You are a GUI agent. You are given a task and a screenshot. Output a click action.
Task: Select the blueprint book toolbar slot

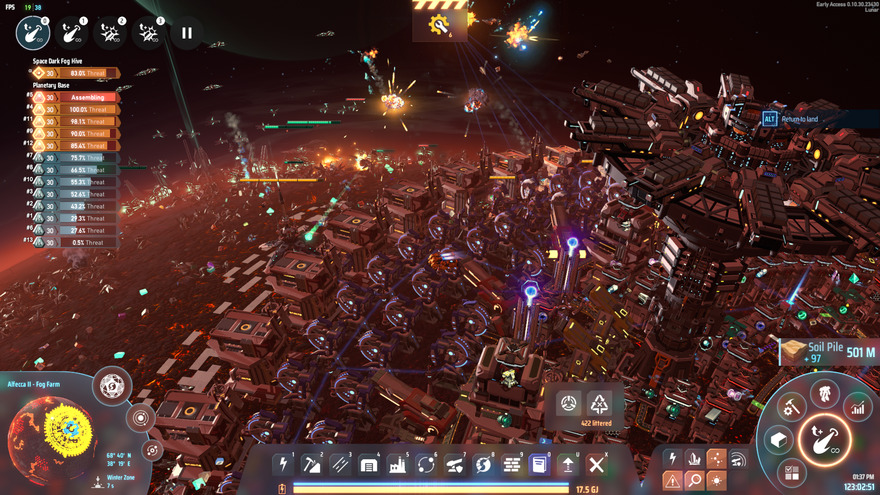point(539,464)
